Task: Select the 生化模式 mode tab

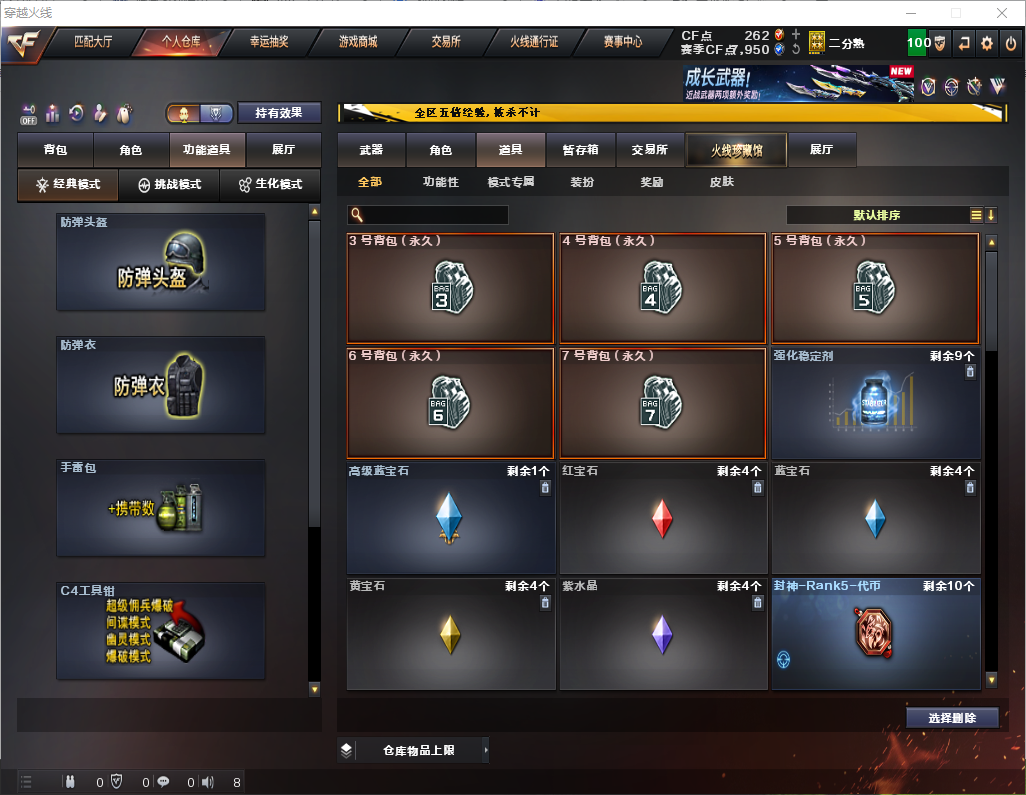Action: pyautogui.click(x=270, y=185)
